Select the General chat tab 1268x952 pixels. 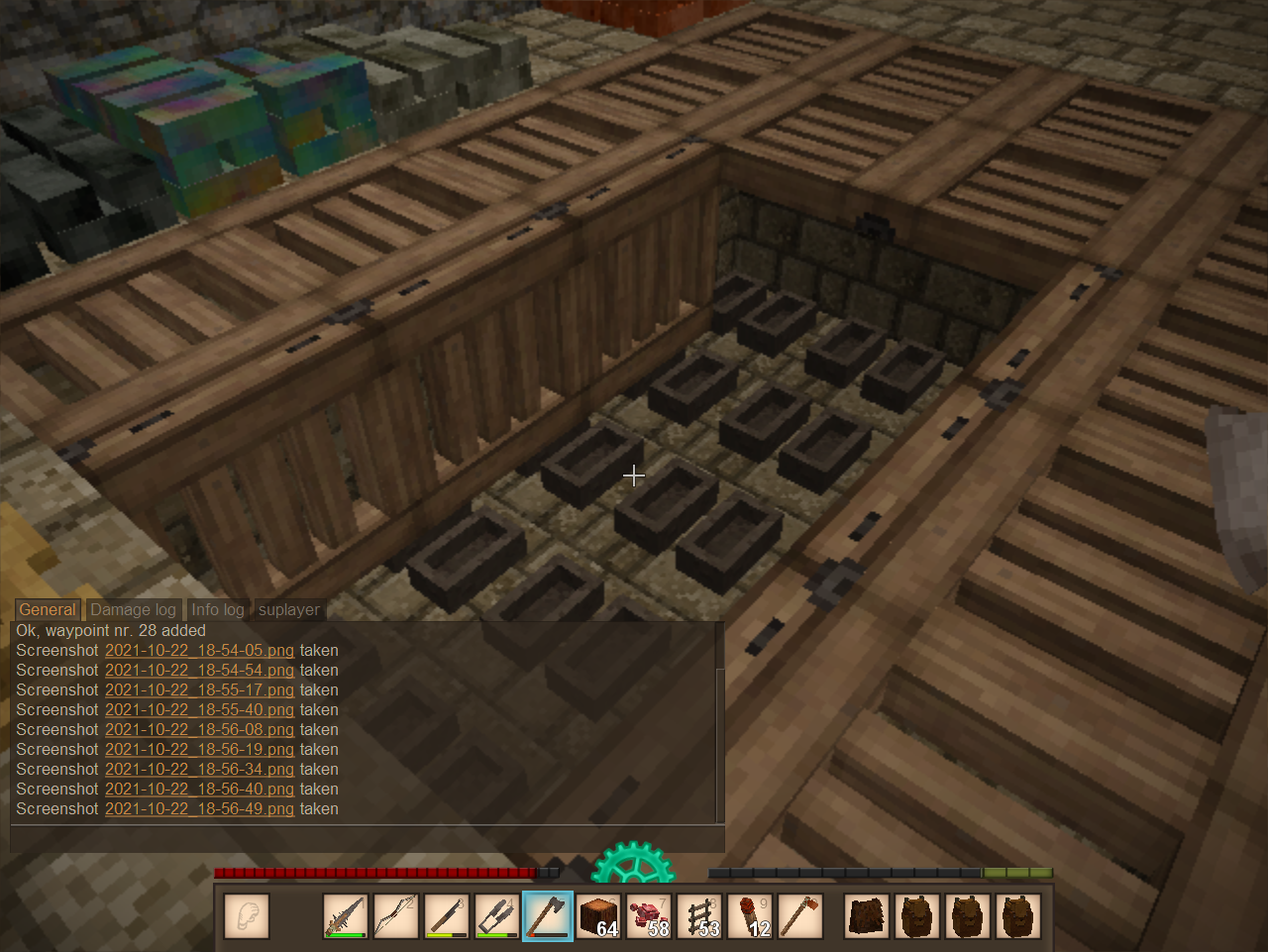(x=47, y=610)
